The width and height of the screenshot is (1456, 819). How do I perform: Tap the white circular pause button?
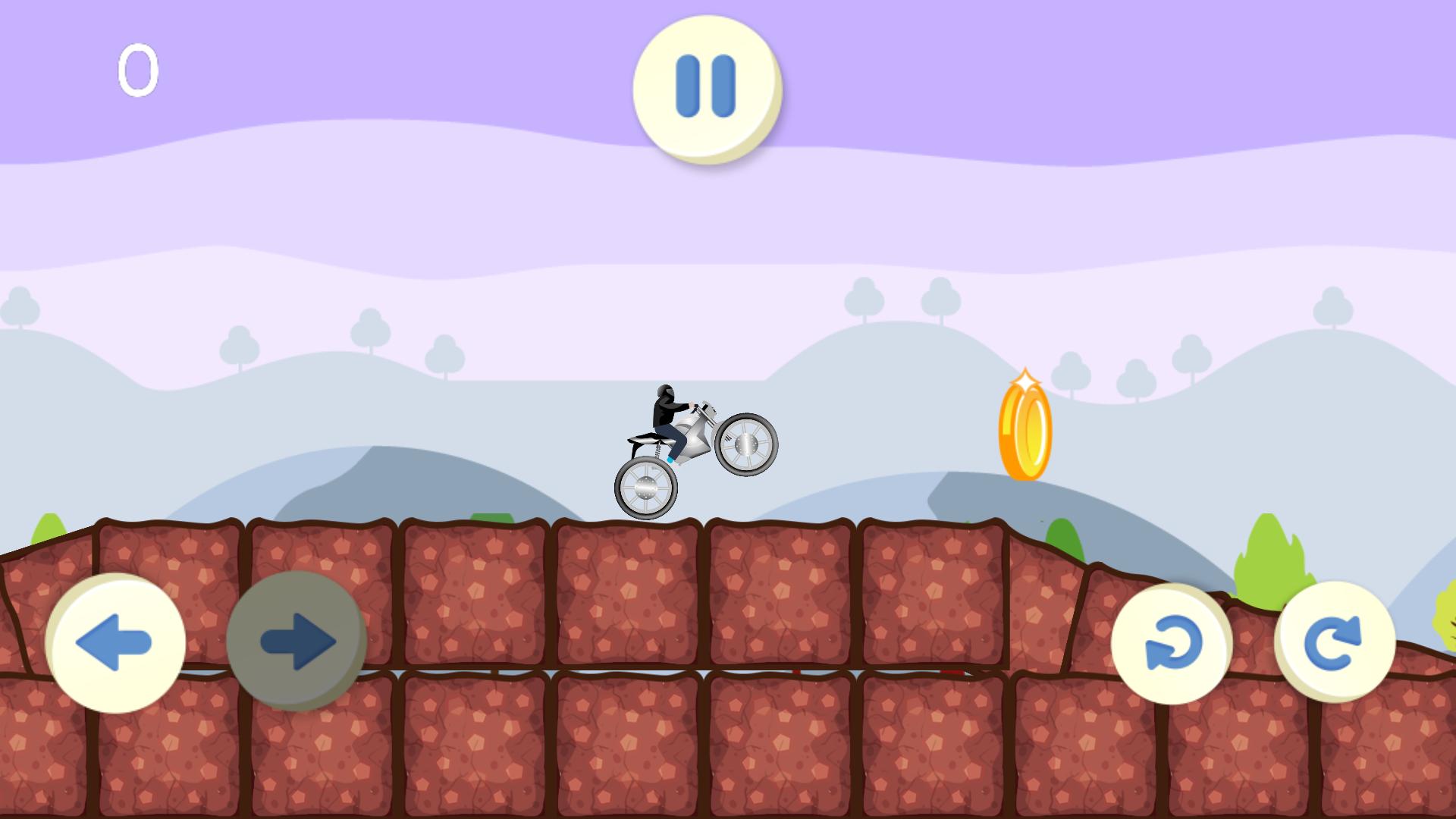705,86
